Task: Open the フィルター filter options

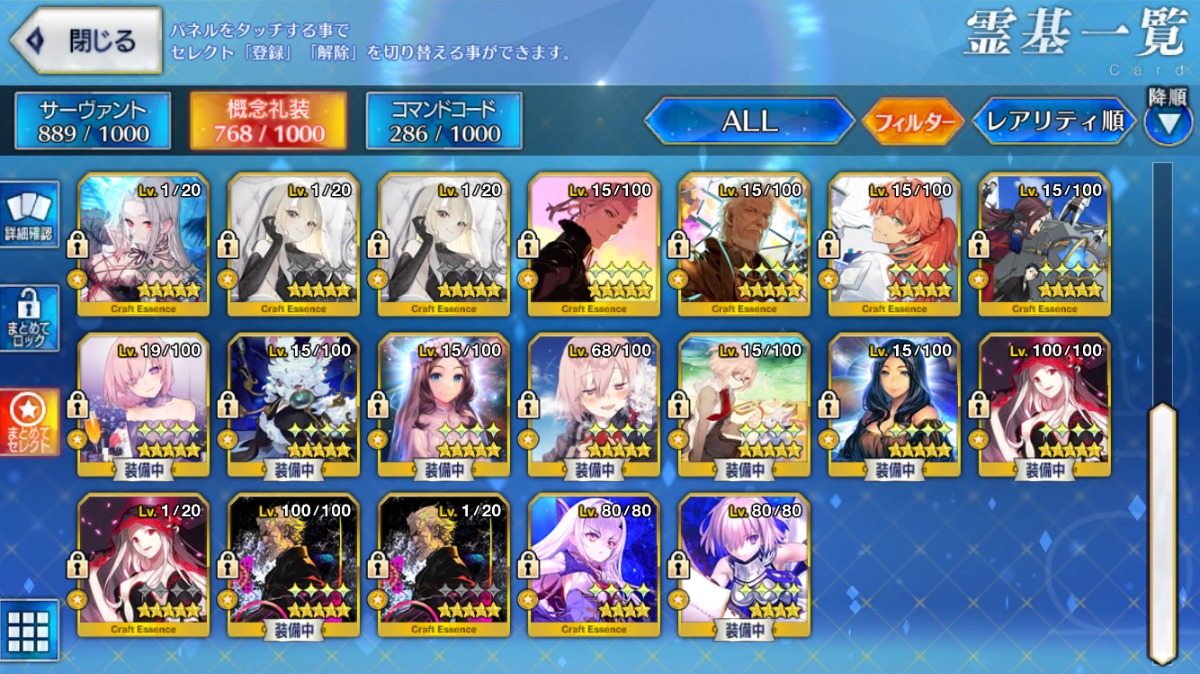Action: click(912, 123)
